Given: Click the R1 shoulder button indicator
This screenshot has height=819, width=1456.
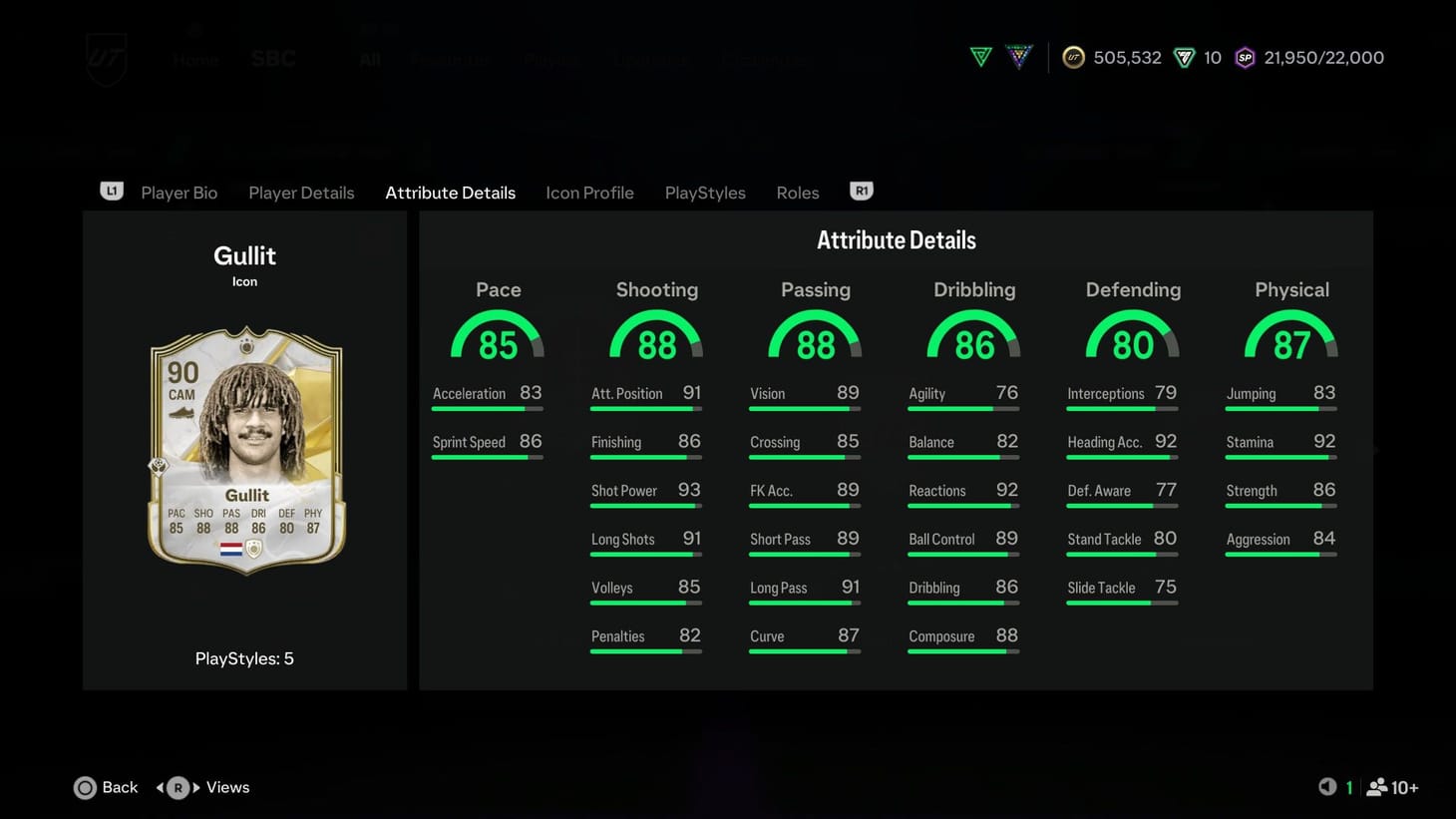Looking at the screenshot, I should click(861, 191).
